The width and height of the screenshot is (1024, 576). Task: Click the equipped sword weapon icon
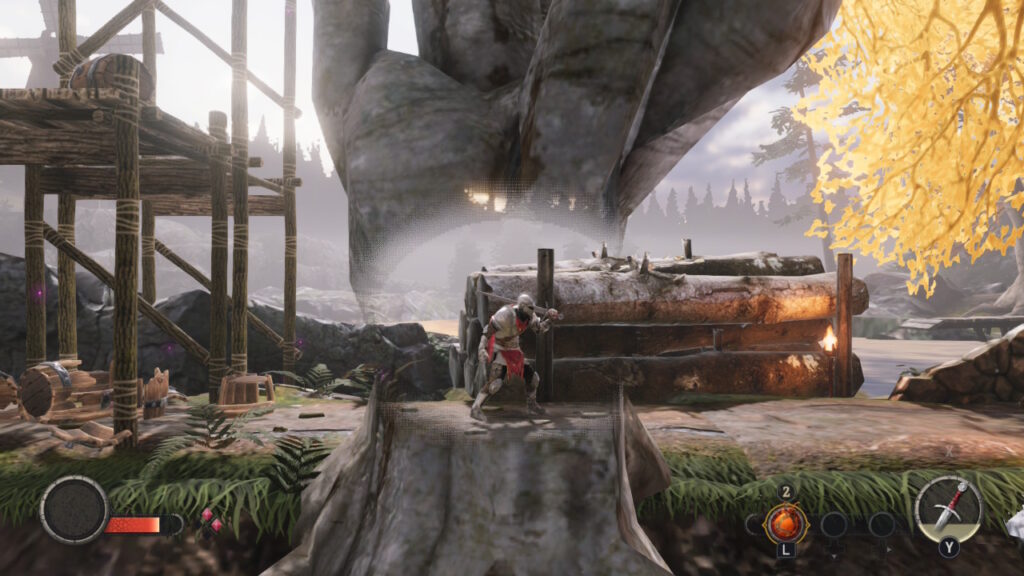tap(948, 508)
